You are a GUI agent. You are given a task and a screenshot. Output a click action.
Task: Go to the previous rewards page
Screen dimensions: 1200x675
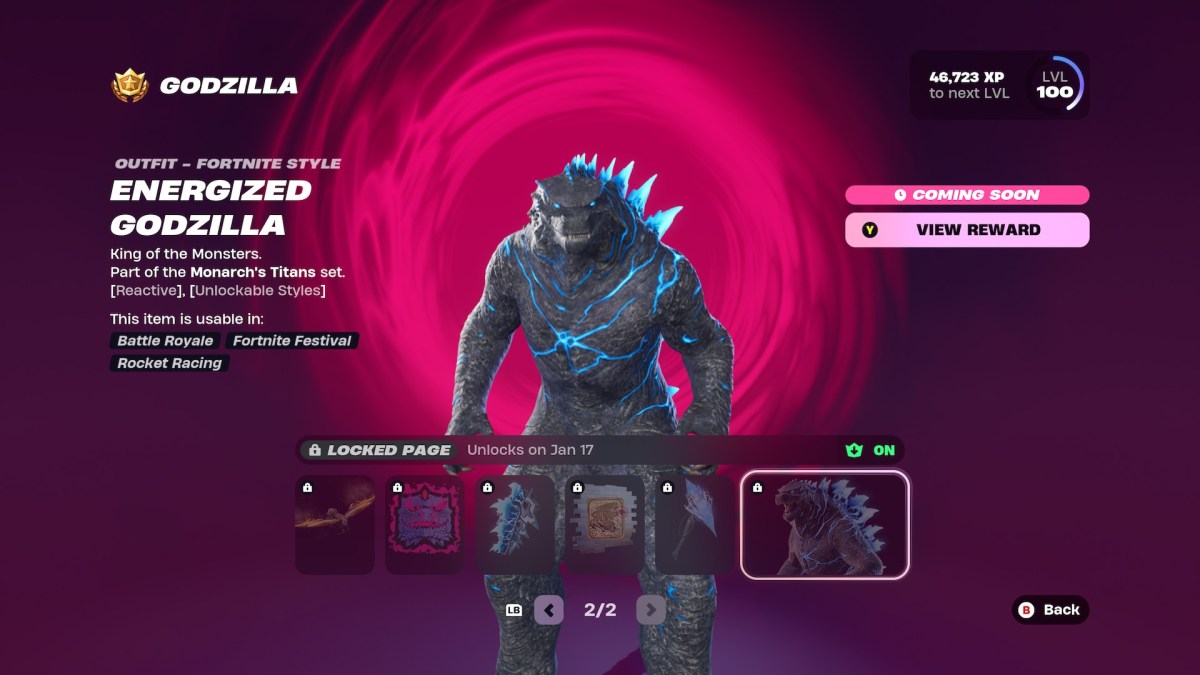tap(549, 609)
